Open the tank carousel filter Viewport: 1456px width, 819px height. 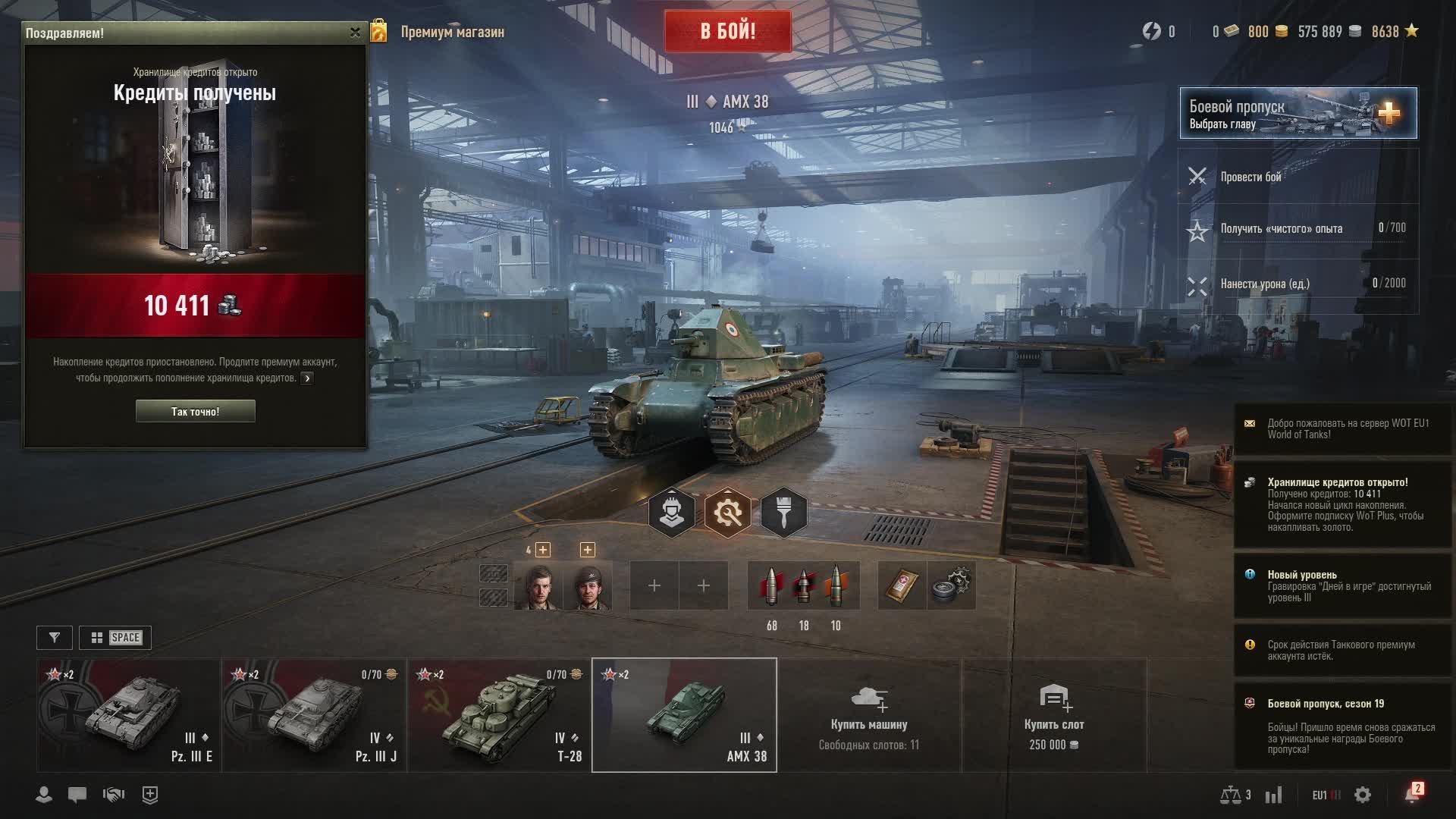tap(55, 638)
